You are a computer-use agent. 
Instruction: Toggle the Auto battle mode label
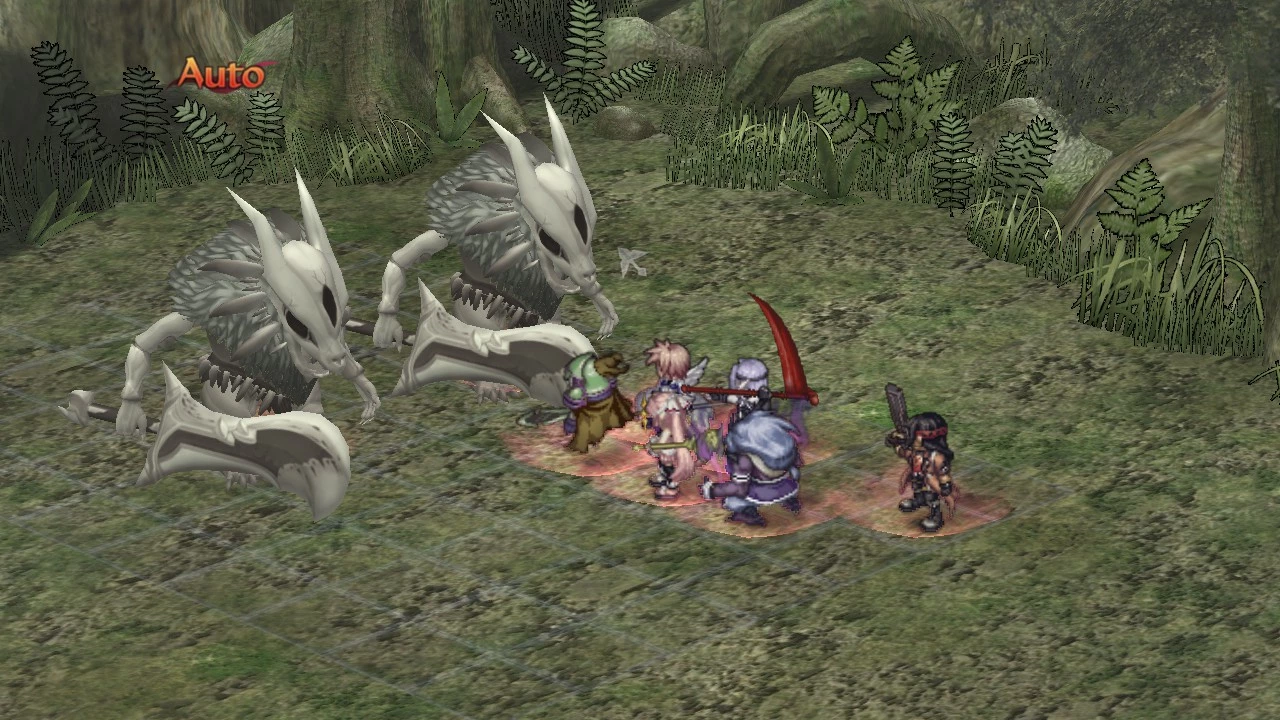[224, 75]
